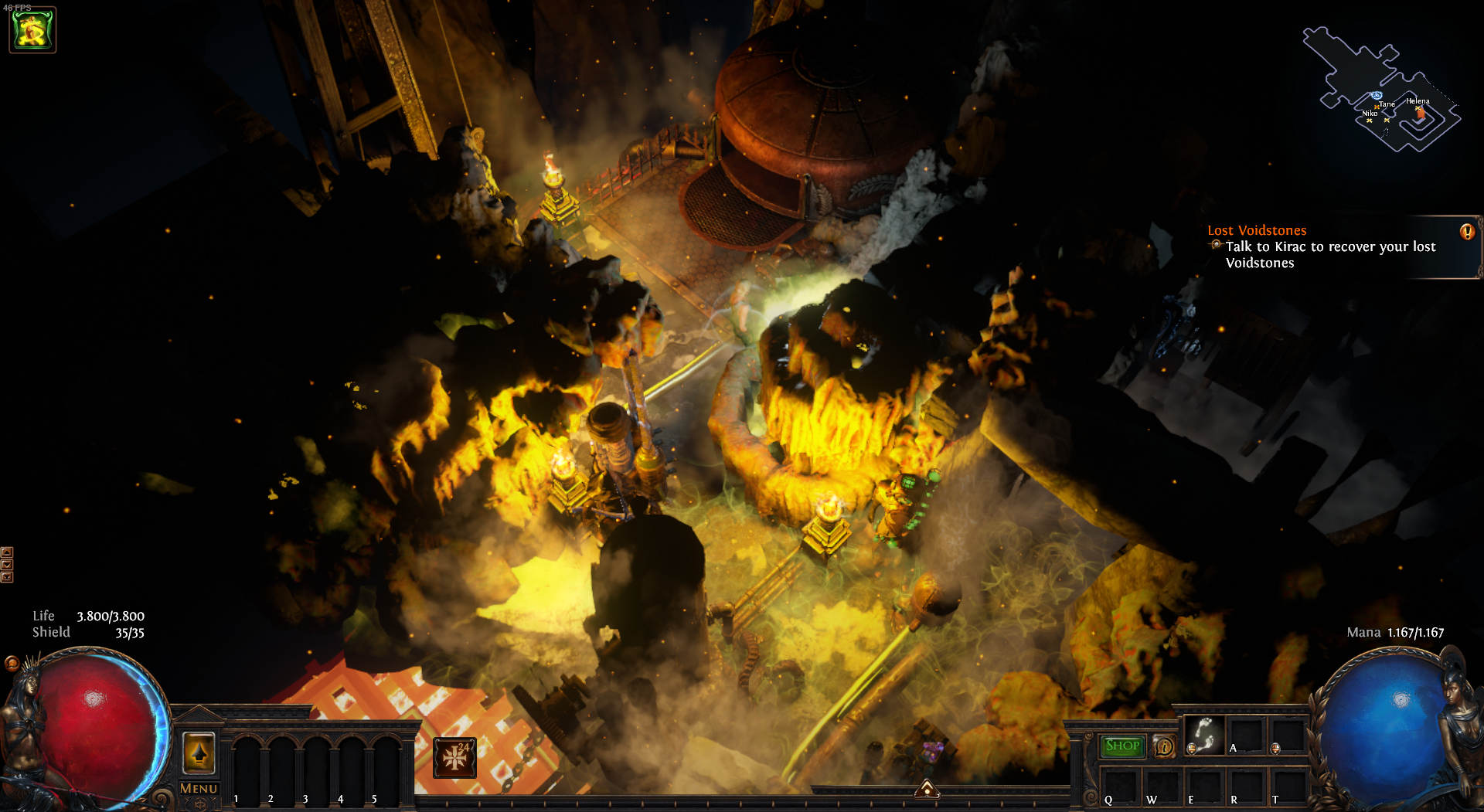This screenshot has height=812, width=1484.
Task: Click the blue waypoint marker on the minimap
Action: click(1377, 96)
